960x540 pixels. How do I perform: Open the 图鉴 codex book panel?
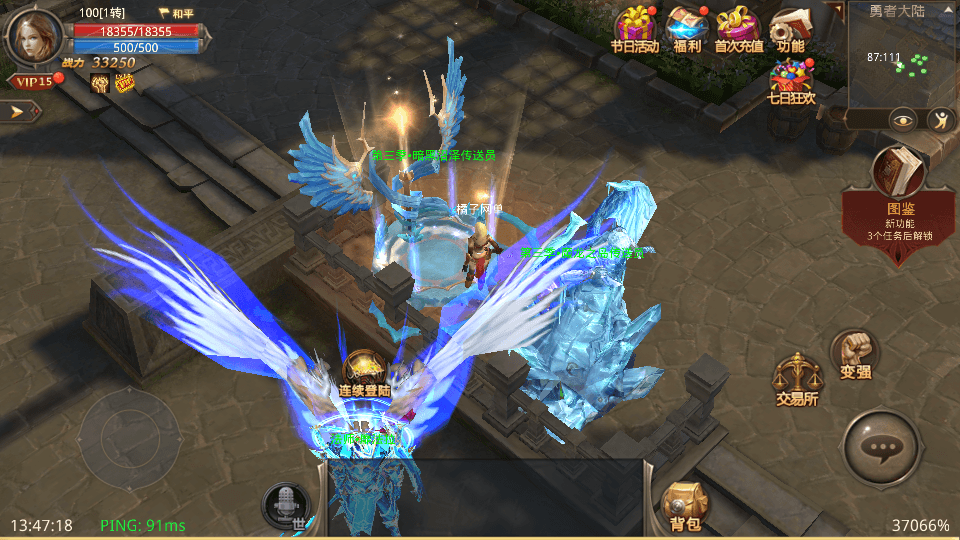click(900, 175)
